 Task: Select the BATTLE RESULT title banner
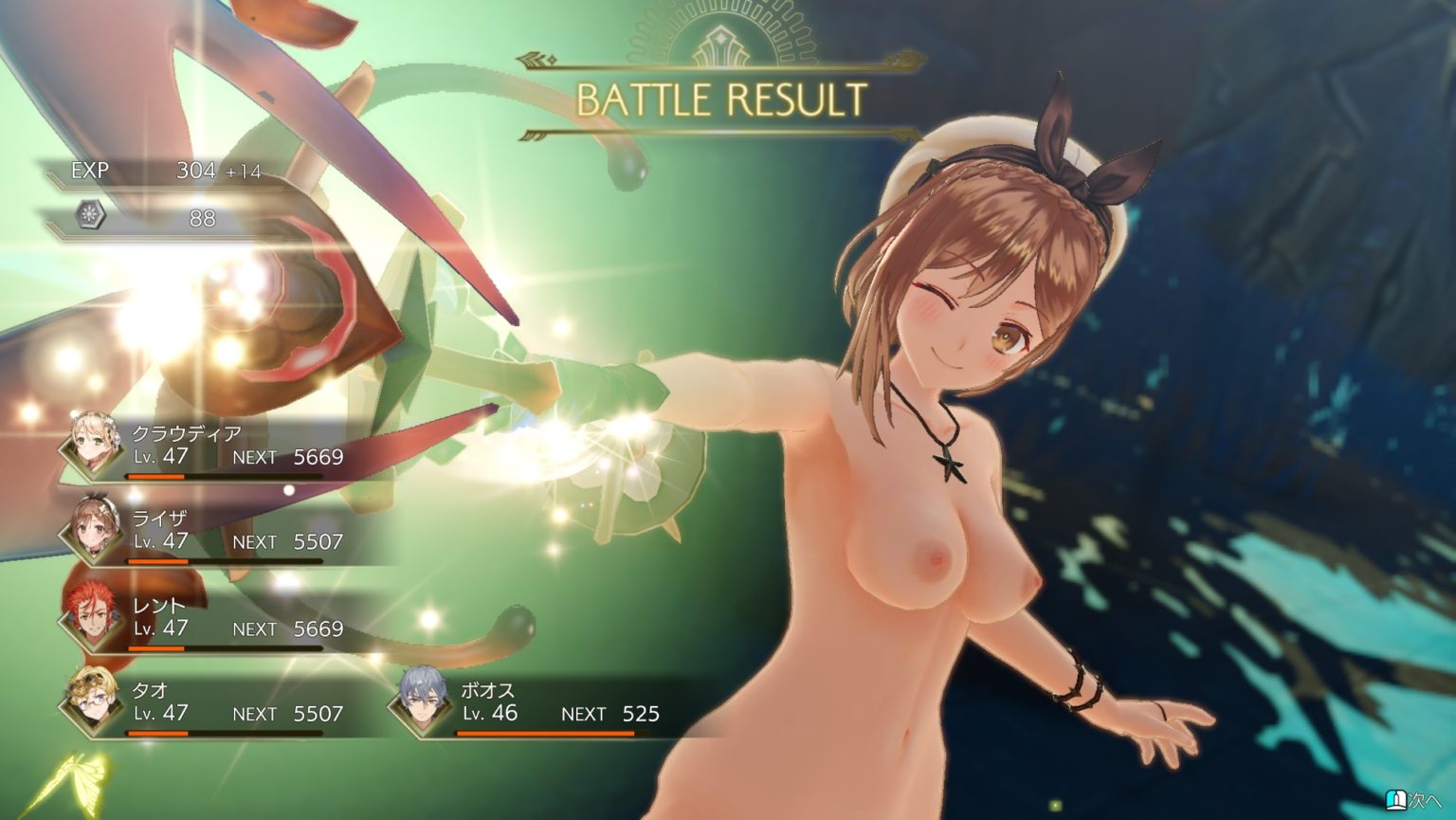coord(722,98)
